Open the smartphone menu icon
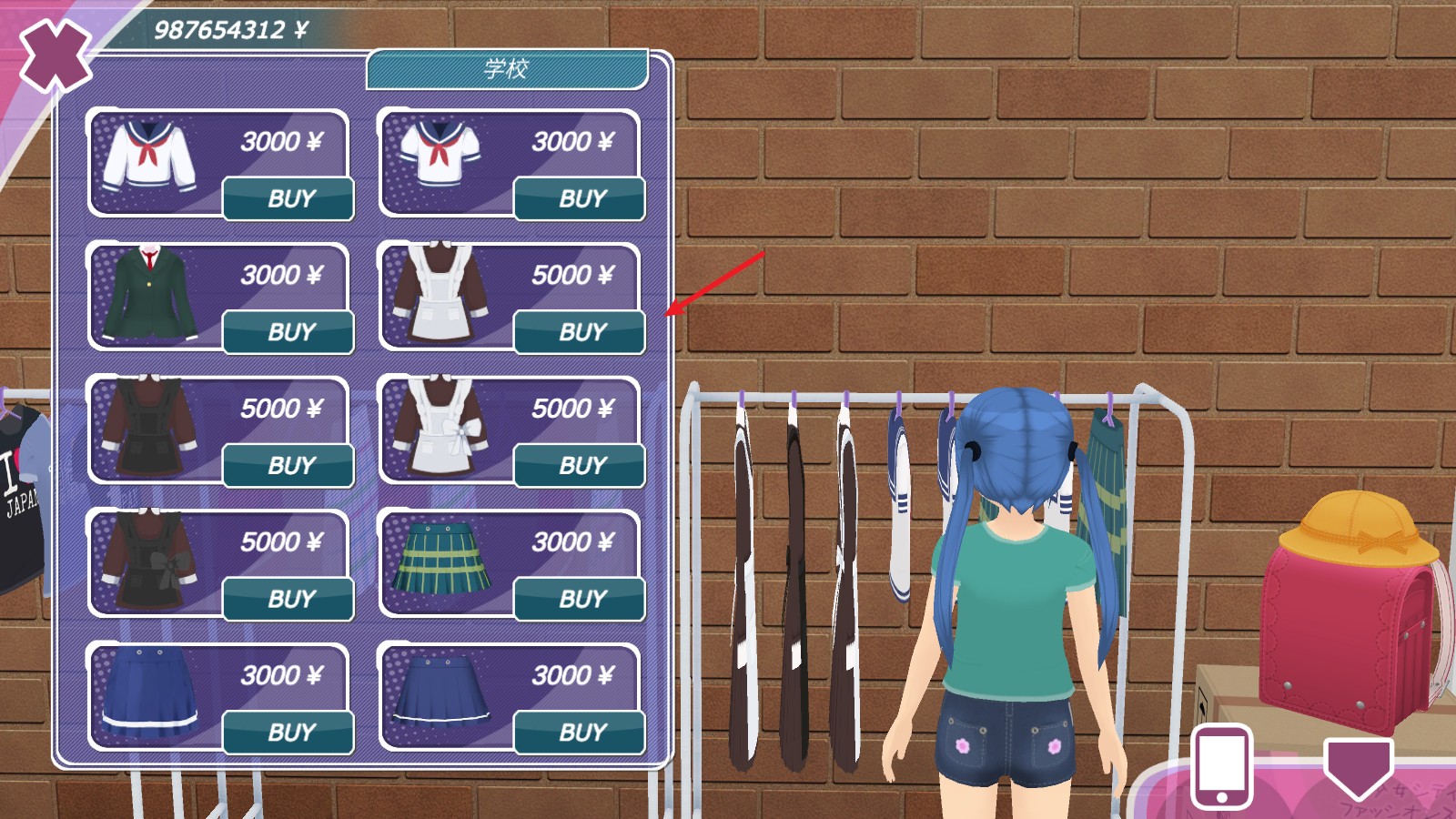Viewport: 1456px width, 819px height. [1221, 766]
